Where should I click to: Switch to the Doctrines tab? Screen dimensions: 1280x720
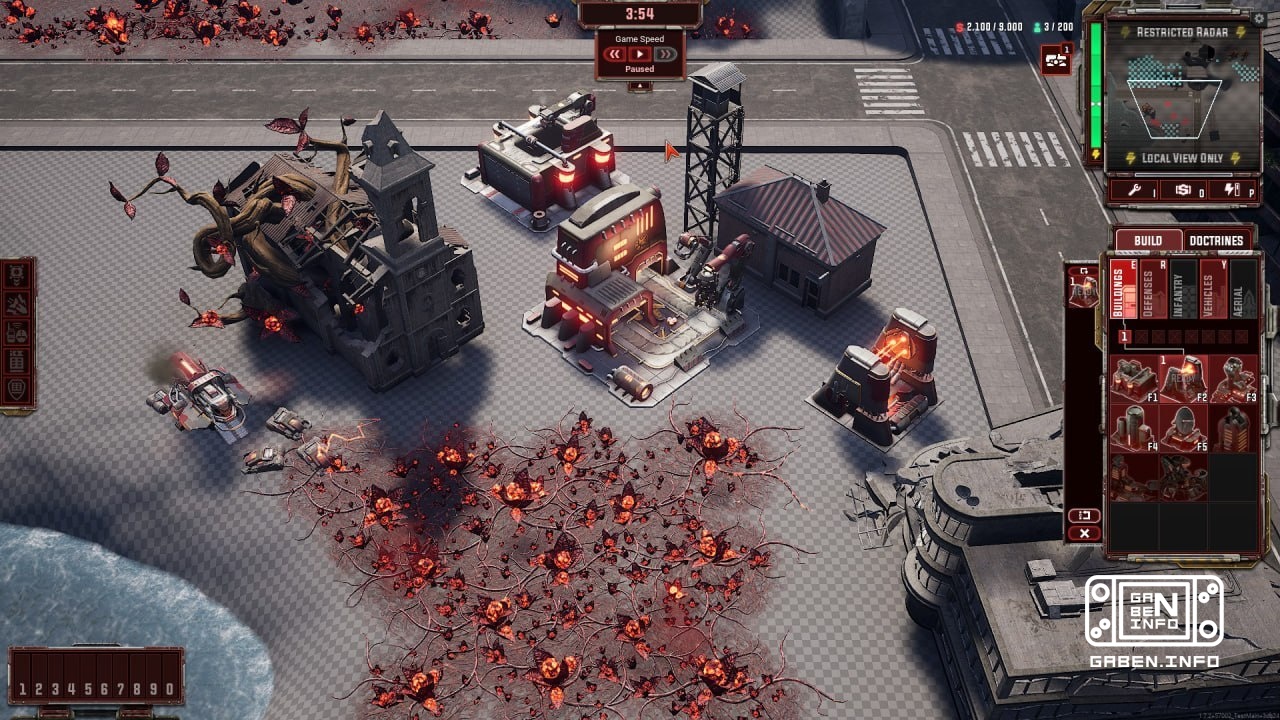tap(1218, 240)
